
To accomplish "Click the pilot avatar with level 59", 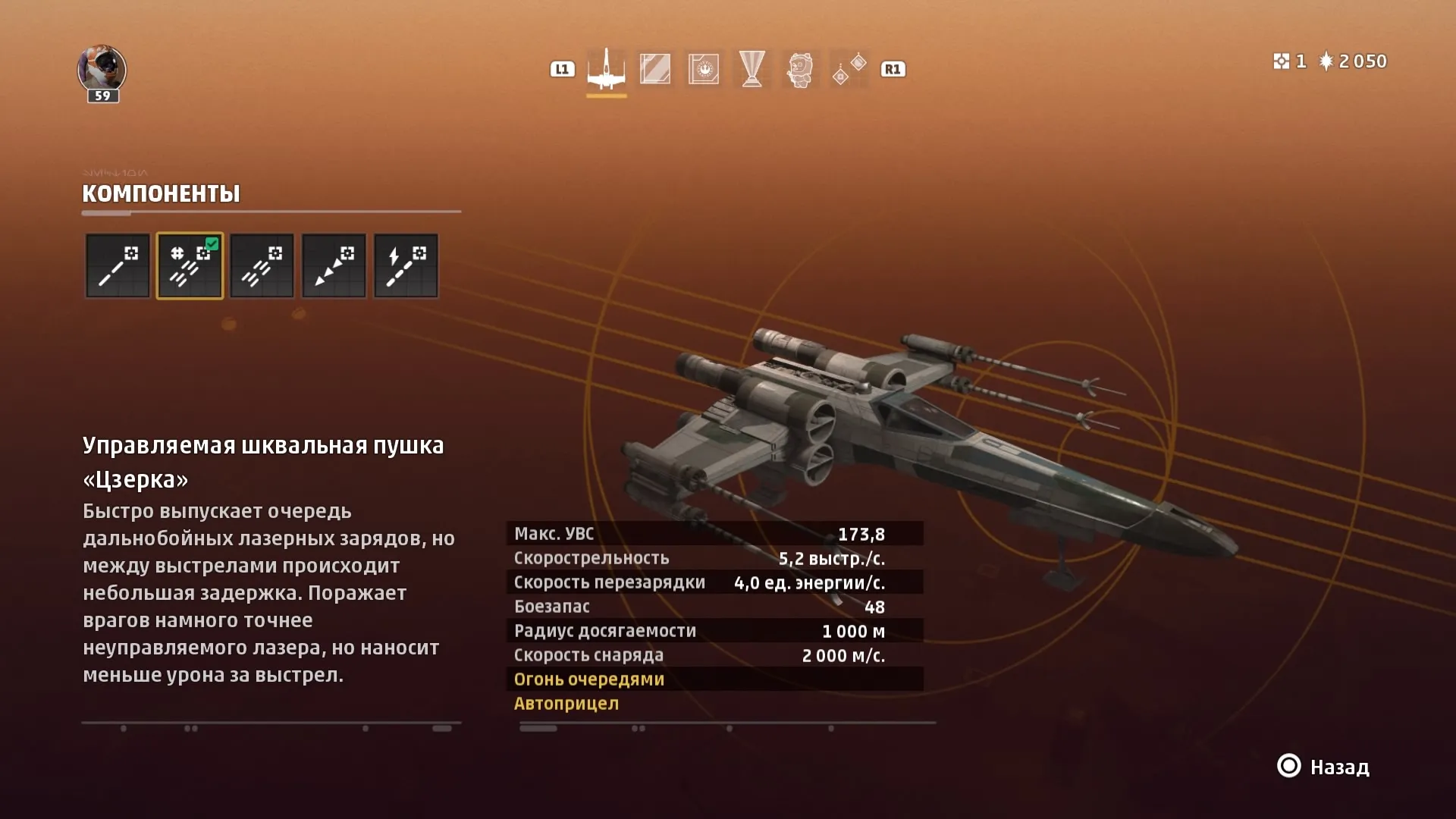I will pos(102,71).
